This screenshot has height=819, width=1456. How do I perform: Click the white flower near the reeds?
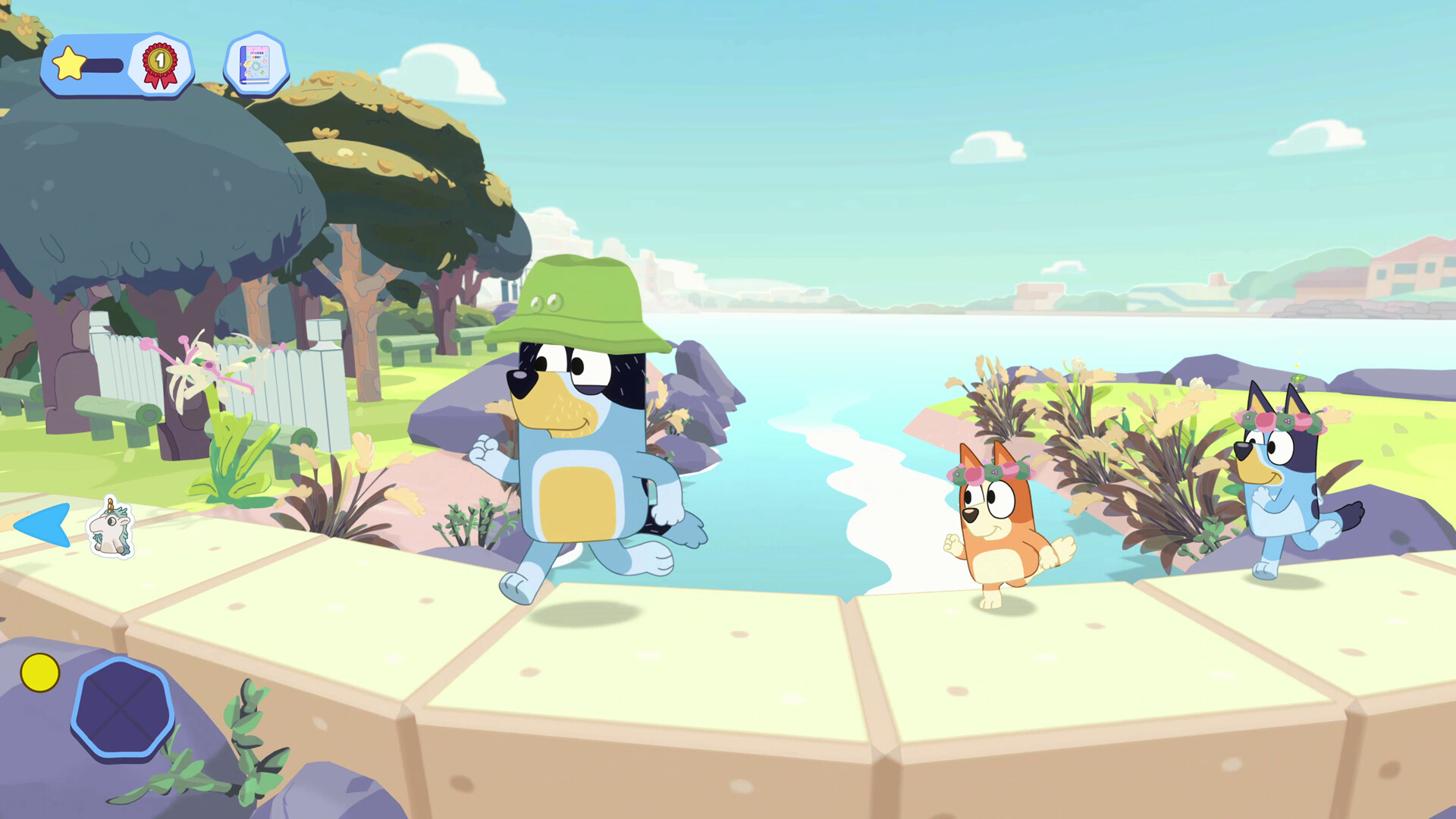pos(1078,364)
